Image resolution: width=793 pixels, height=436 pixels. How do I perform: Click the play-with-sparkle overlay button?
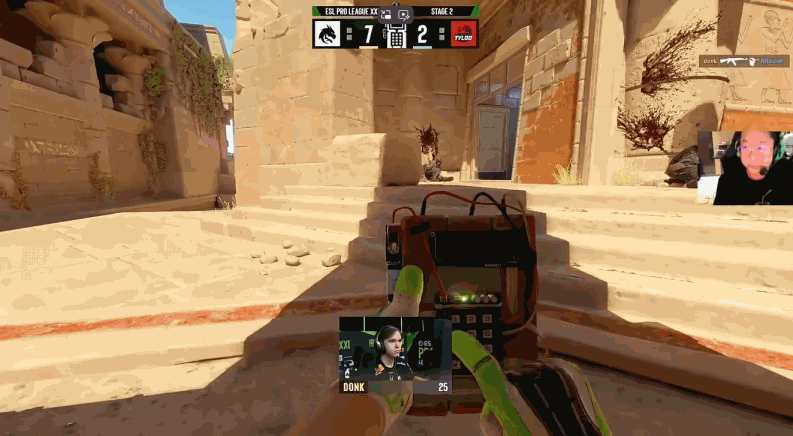[403, 14]
